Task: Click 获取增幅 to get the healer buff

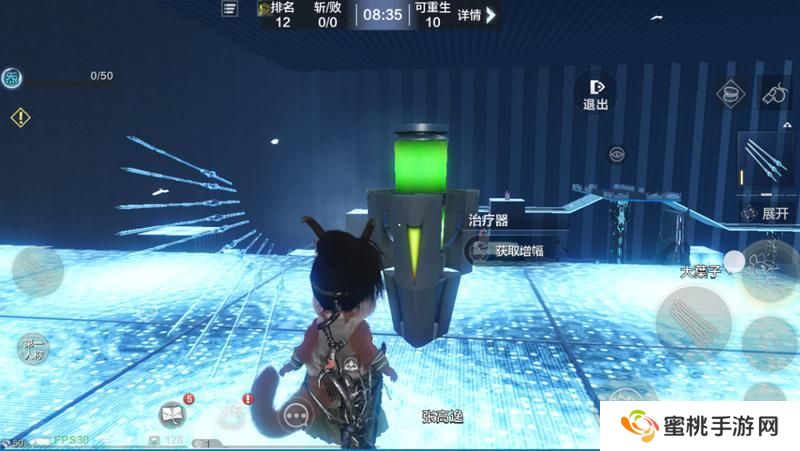Action: (x=517, y=251)
